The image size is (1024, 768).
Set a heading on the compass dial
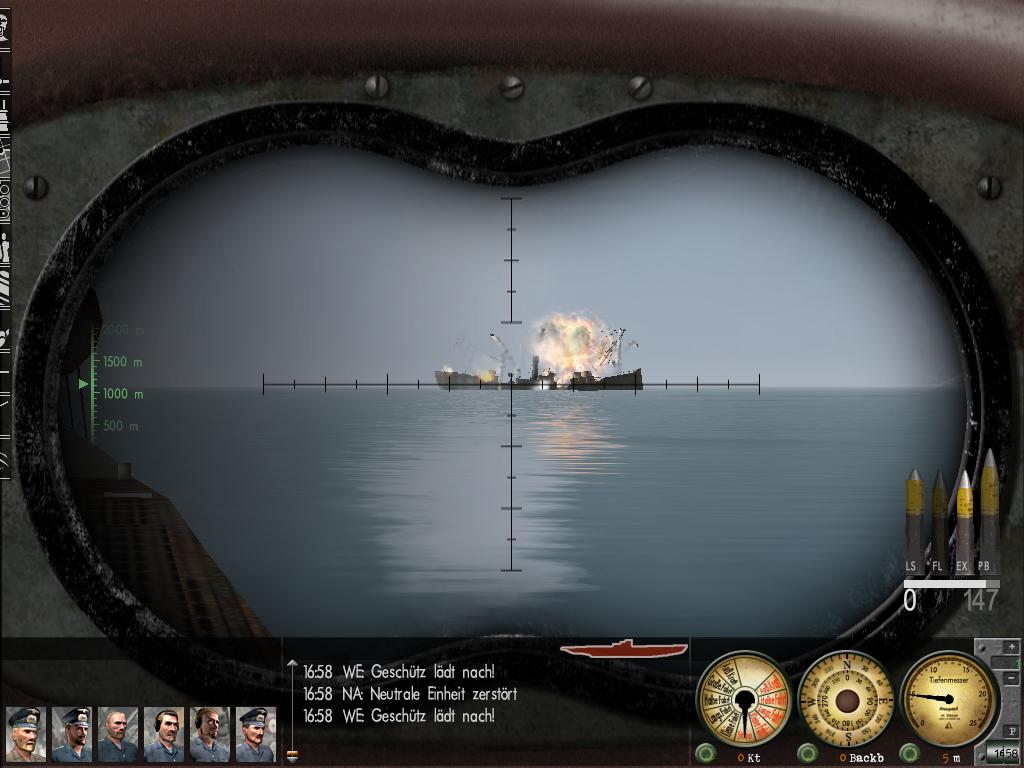(846, 699)
